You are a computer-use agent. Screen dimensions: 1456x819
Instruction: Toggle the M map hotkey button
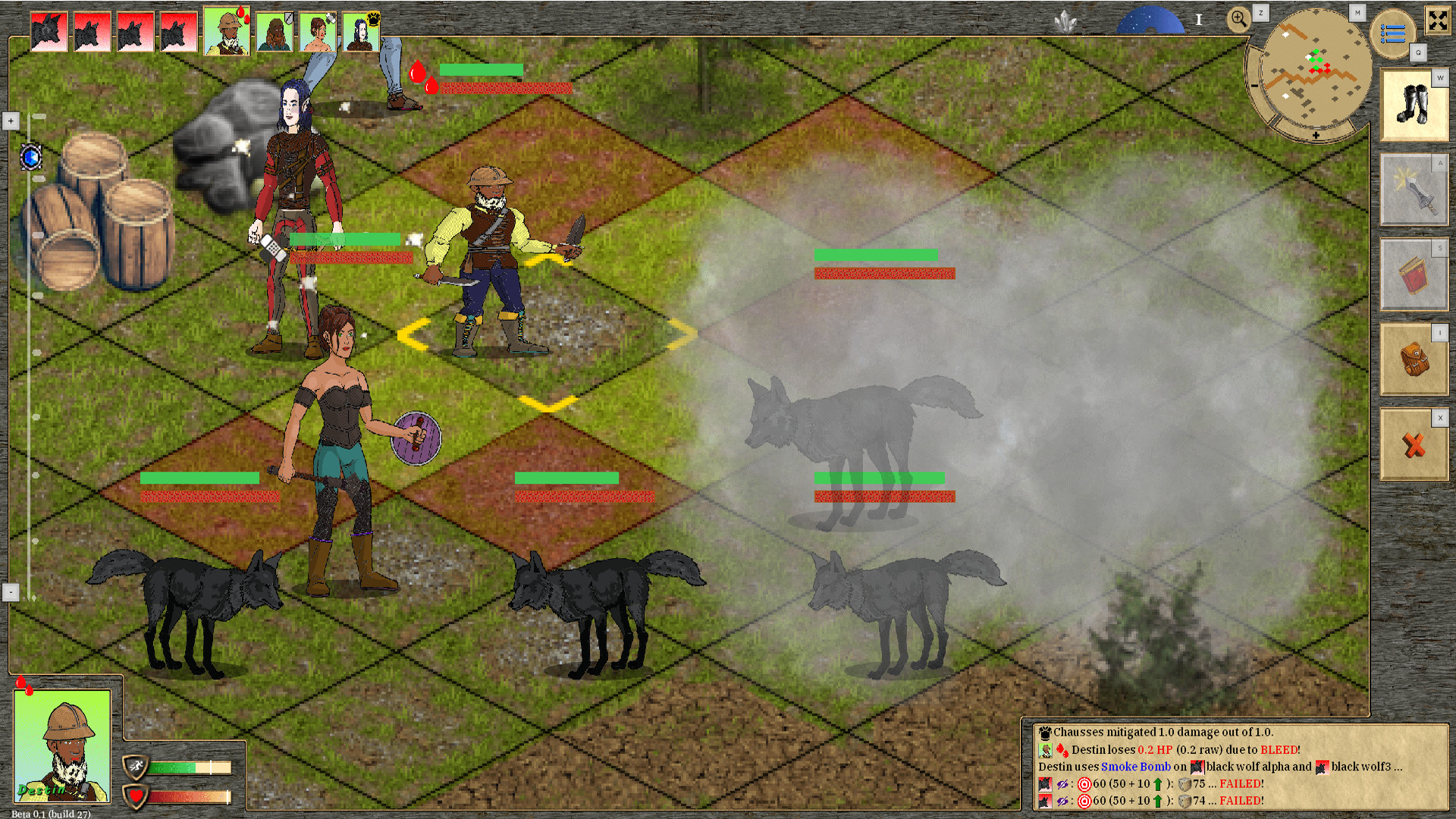point(1357,12)
